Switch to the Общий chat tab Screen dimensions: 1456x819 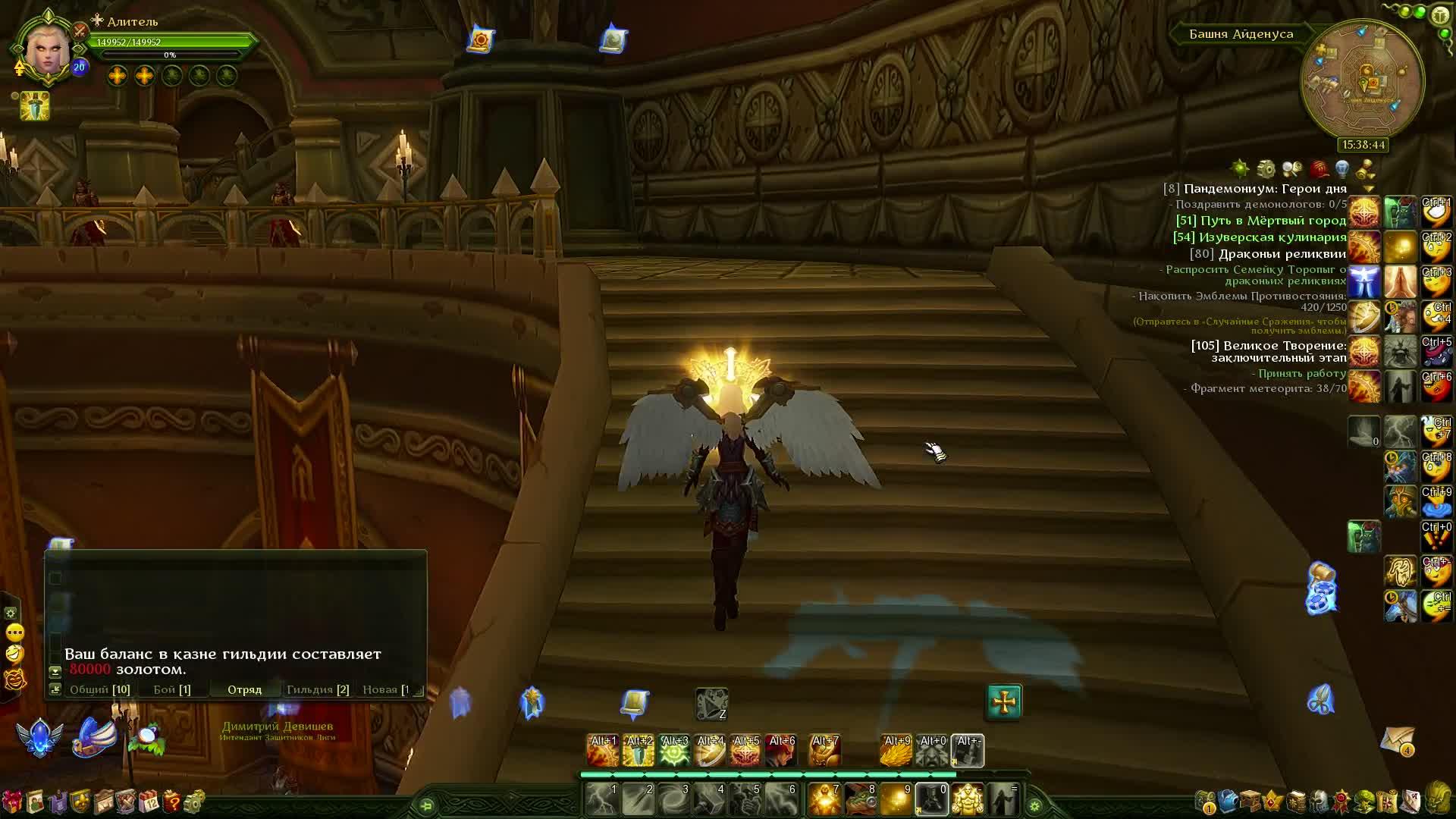coord(99,689)
